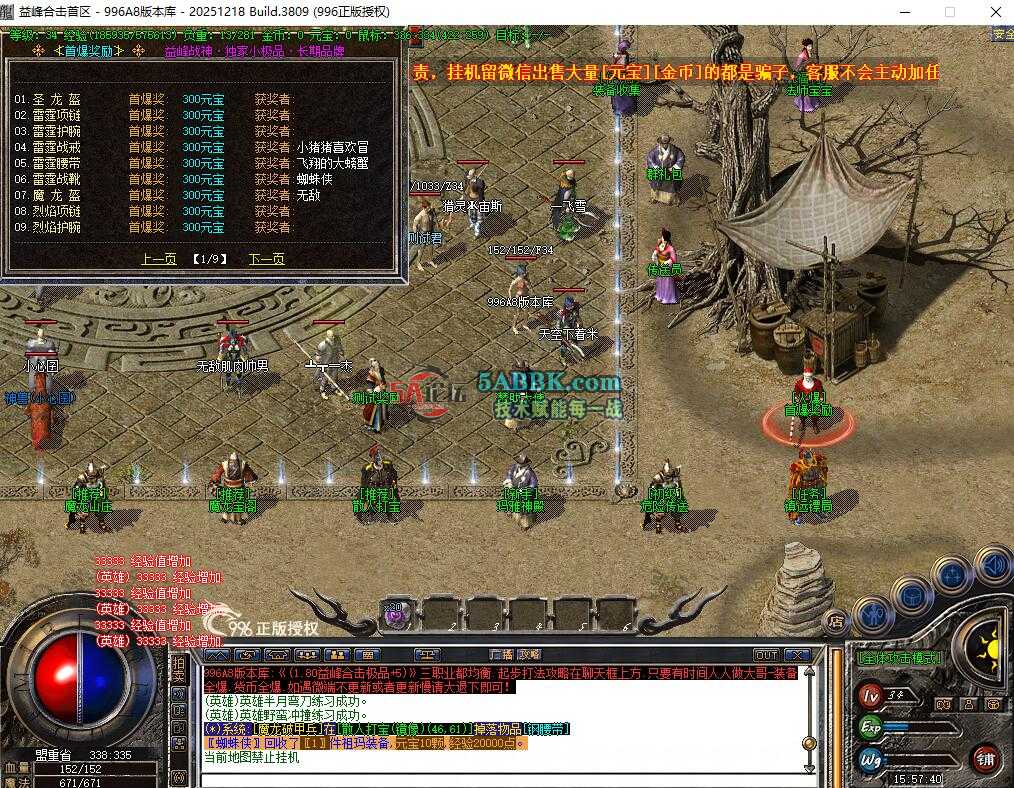Click the OUT button on chat bar
This screenshot has width=1014, height=788.
[766, 655]
